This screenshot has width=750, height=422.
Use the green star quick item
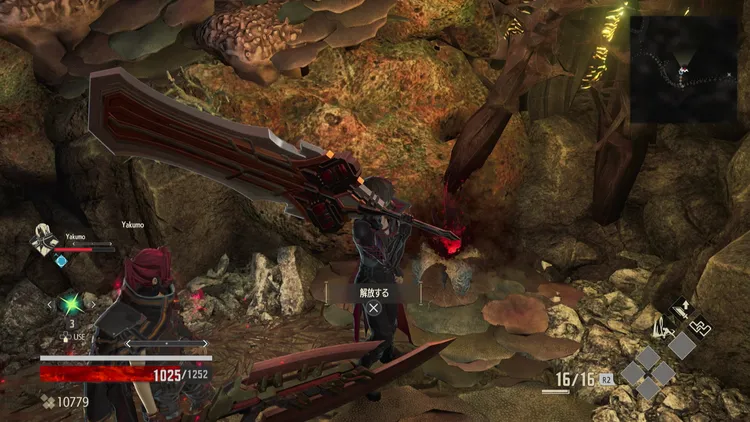point(70,303)
